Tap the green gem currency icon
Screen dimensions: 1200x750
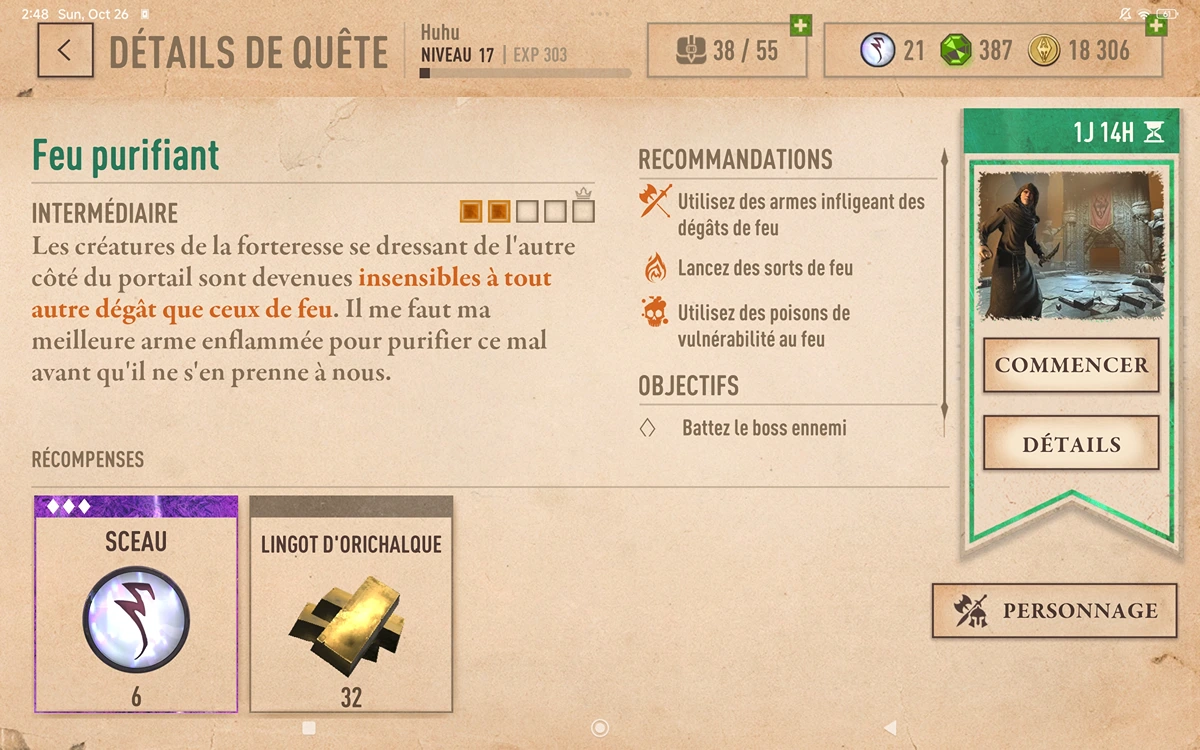[x=956, y=51]
